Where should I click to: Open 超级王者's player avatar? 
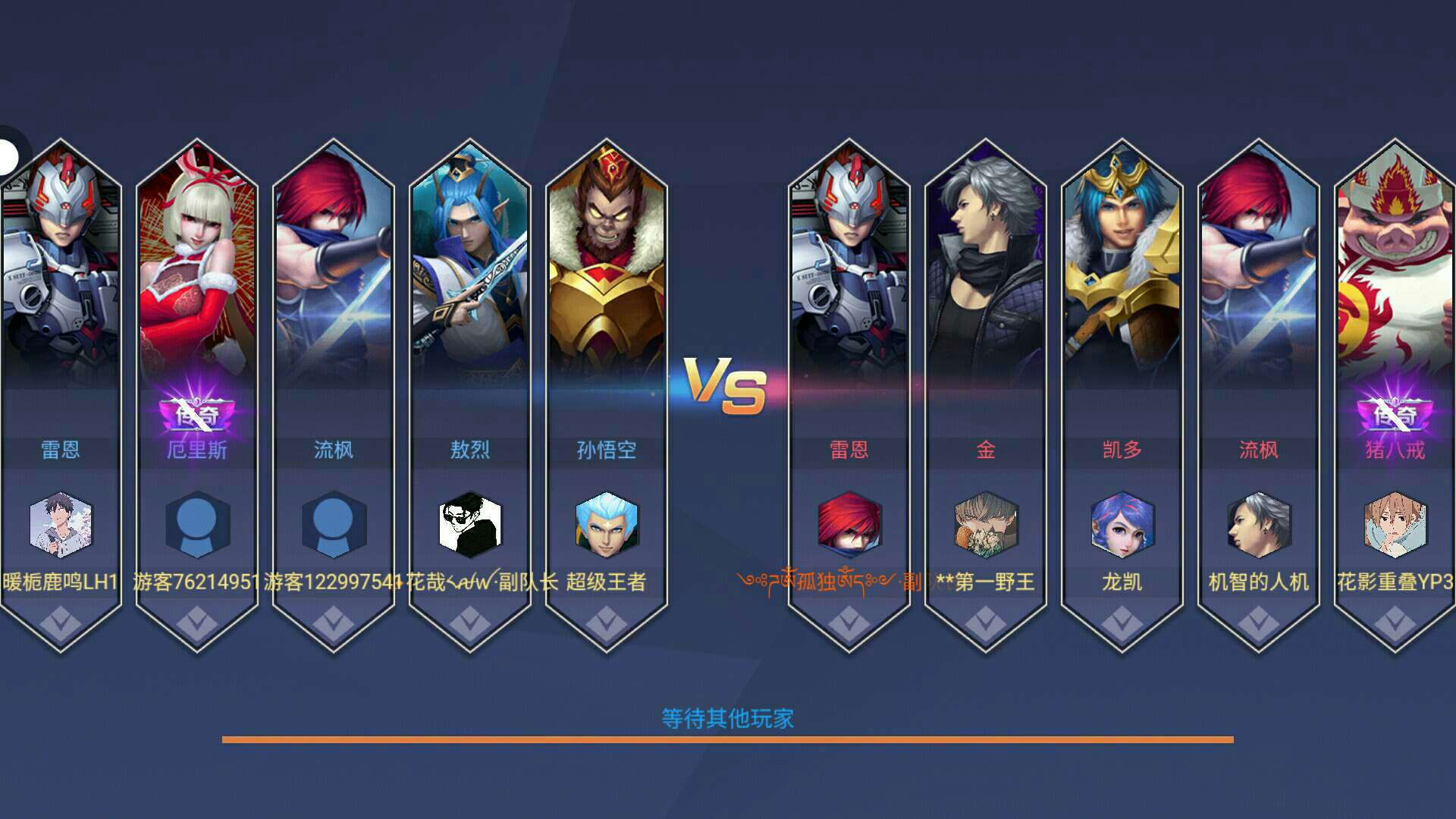607,525
